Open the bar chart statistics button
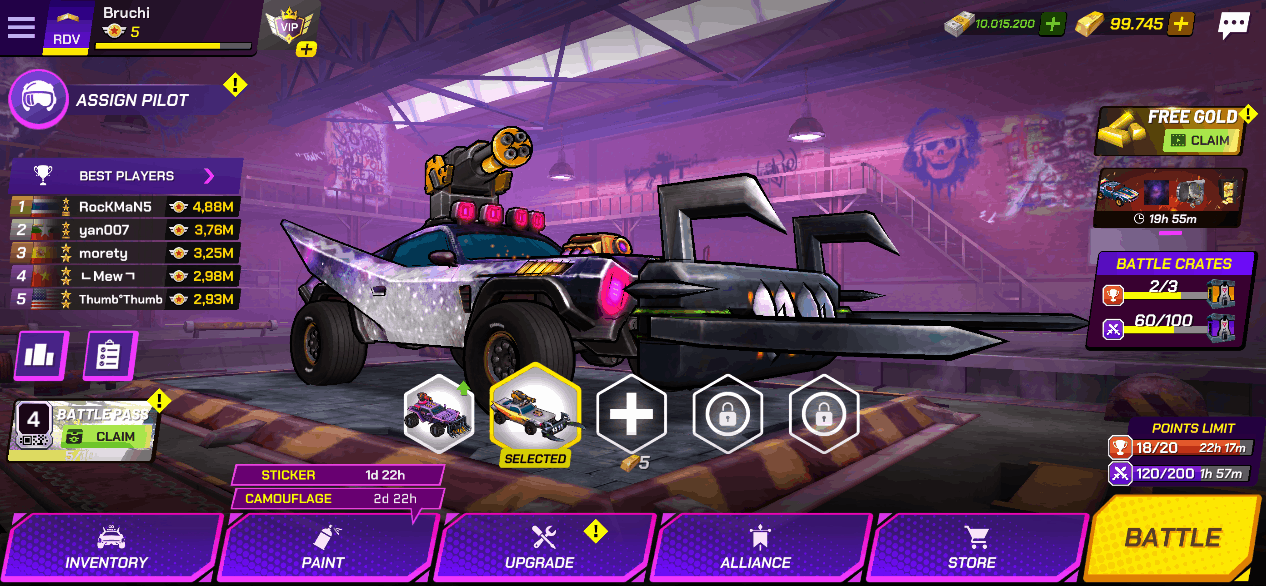The width and height of the screenshot is (1266, 586). pos(42,356)
